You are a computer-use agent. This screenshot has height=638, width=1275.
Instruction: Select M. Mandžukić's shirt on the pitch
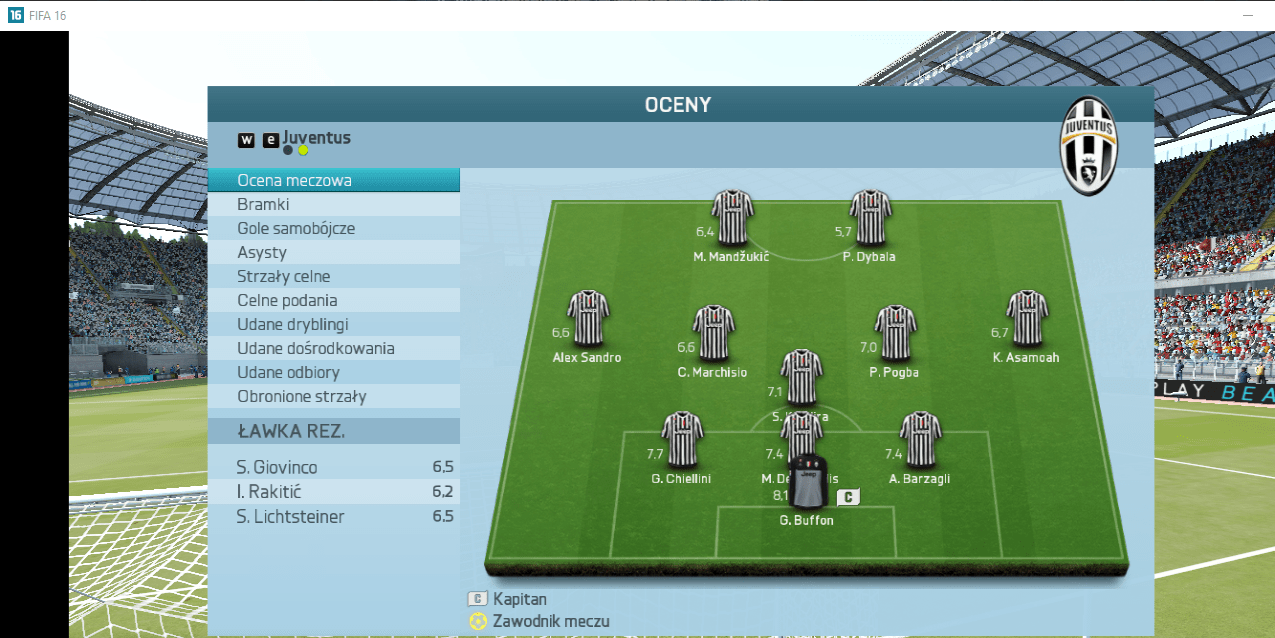click(x=732, y=217)
